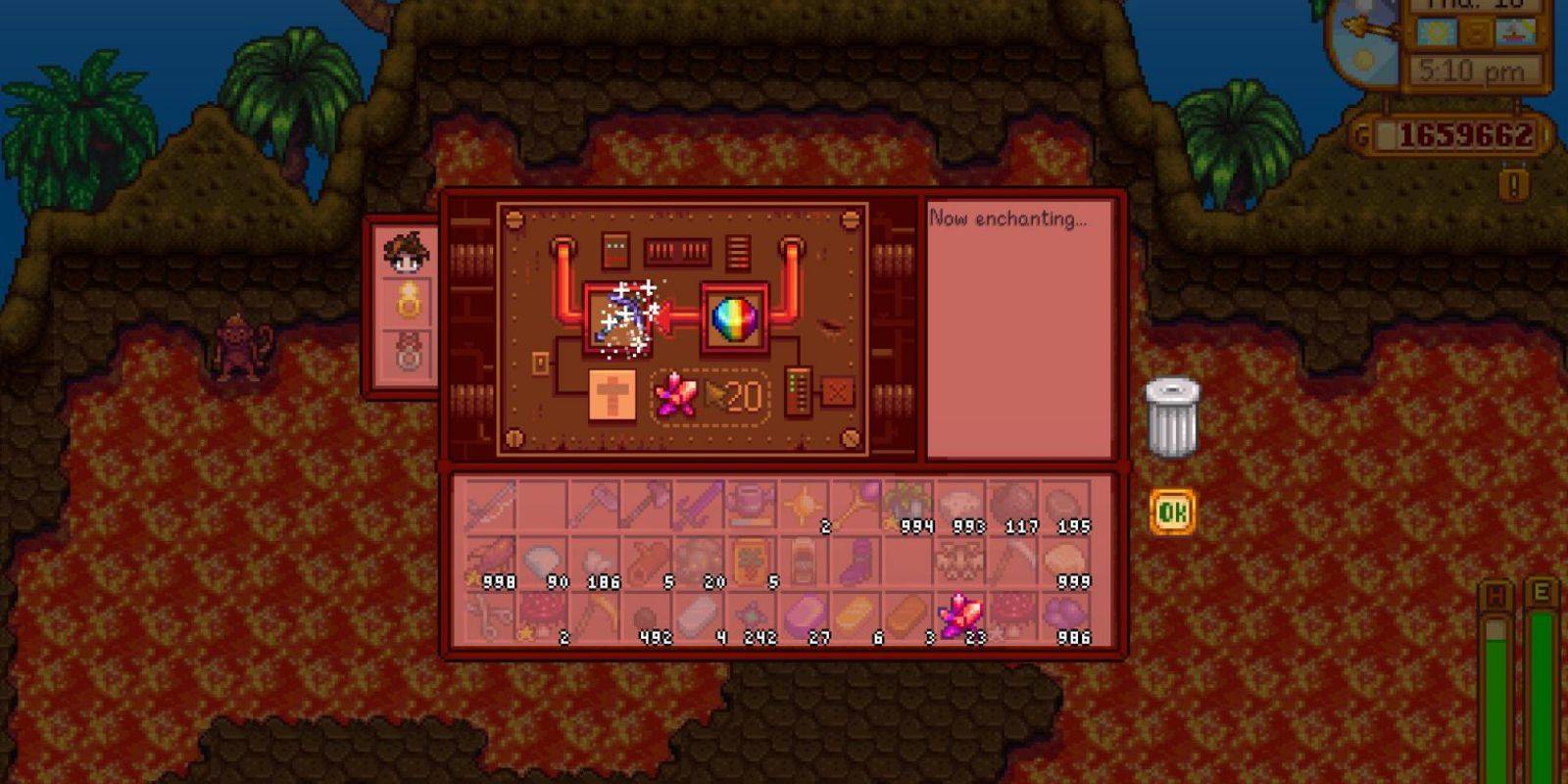Pick the watering can in inventory
1568x784 pixels.
click(x=750, y=506)
